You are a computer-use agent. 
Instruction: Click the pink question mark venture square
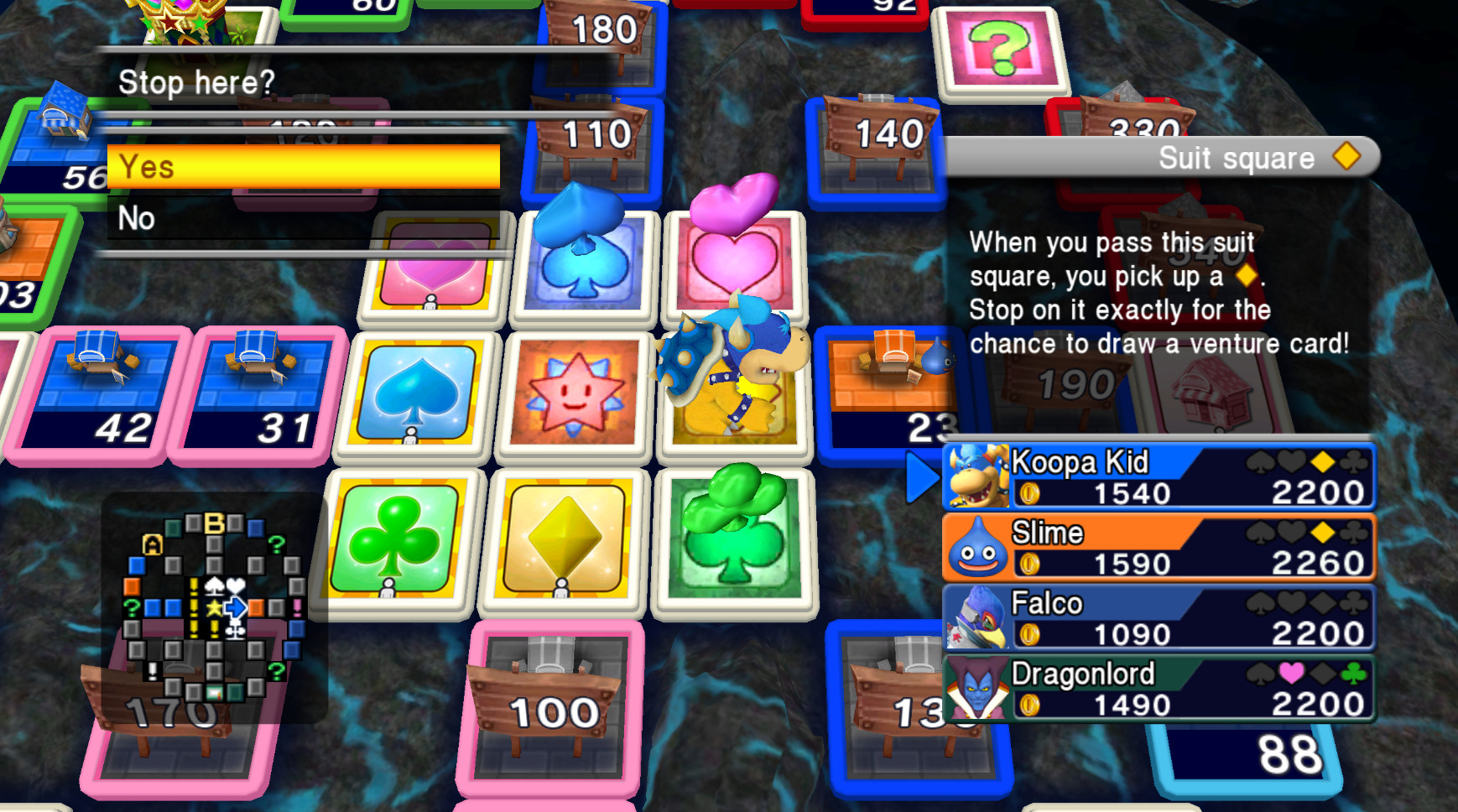(998, 53)
